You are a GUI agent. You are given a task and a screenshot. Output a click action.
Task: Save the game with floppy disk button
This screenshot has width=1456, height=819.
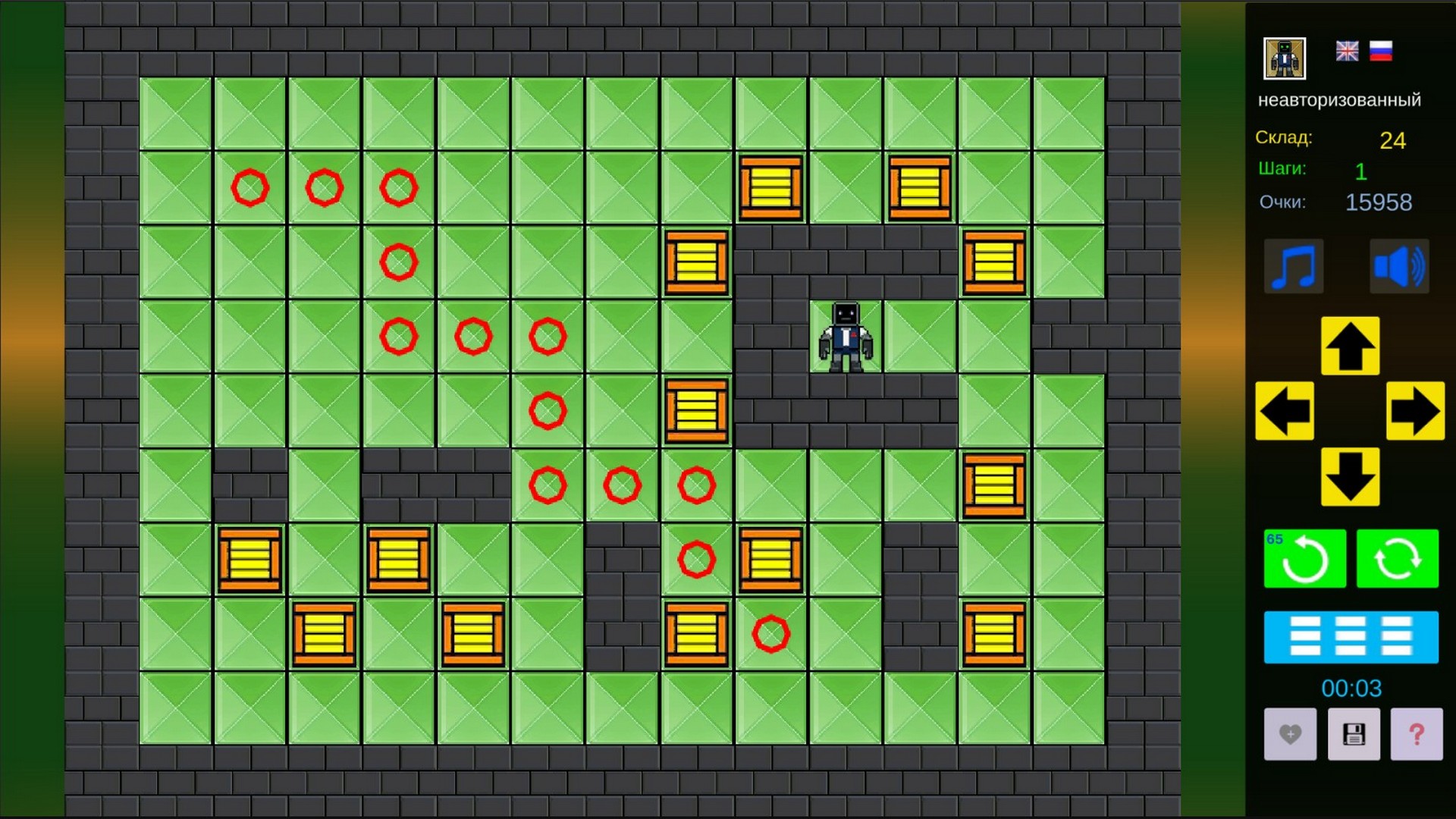tap(1353, 734)
